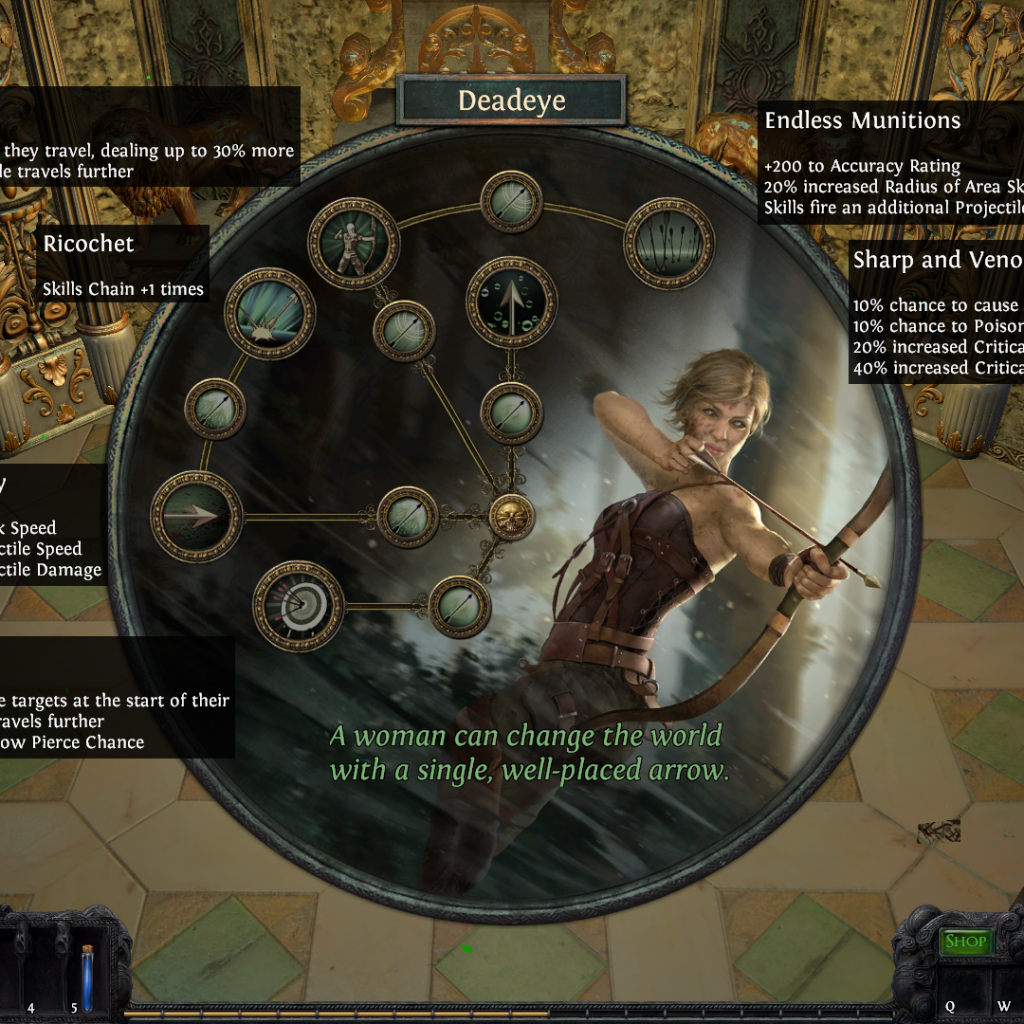Image resolution: width=1024 pixels, height=1024 pixels.
Task: Select the golden skull starting node
Action: [511, 516]
